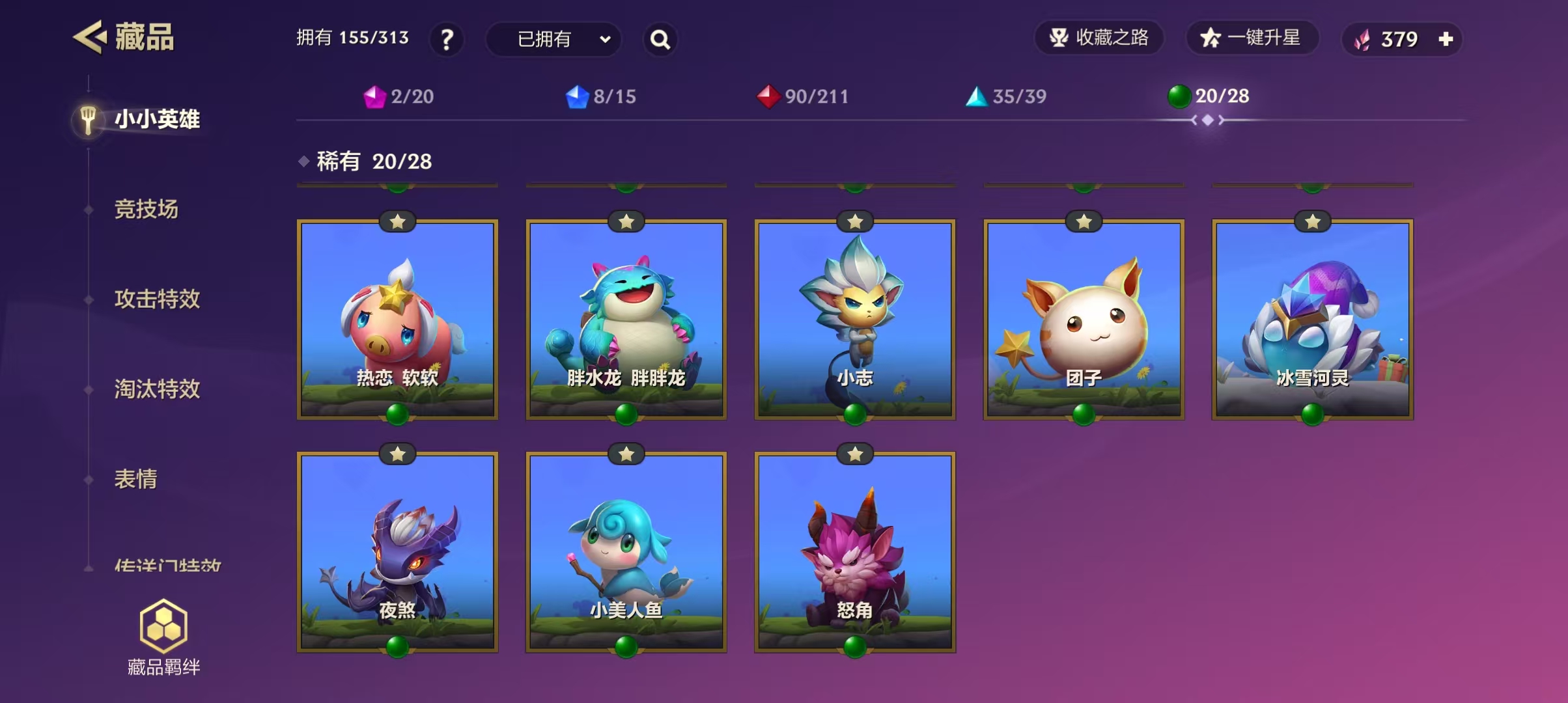
Task: Open the question mark help button
Action: pos(447,40)
